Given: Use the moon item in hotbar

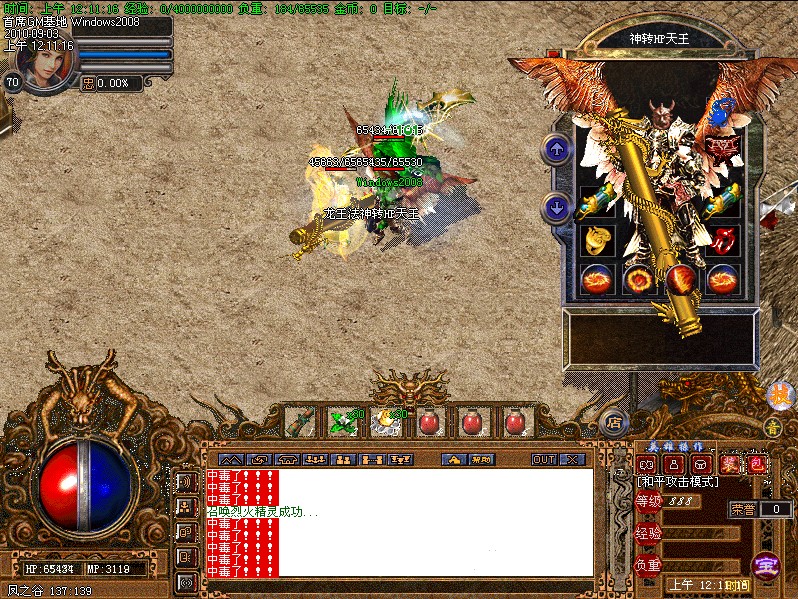Looking at the screenshot, I should pos(385,422).
